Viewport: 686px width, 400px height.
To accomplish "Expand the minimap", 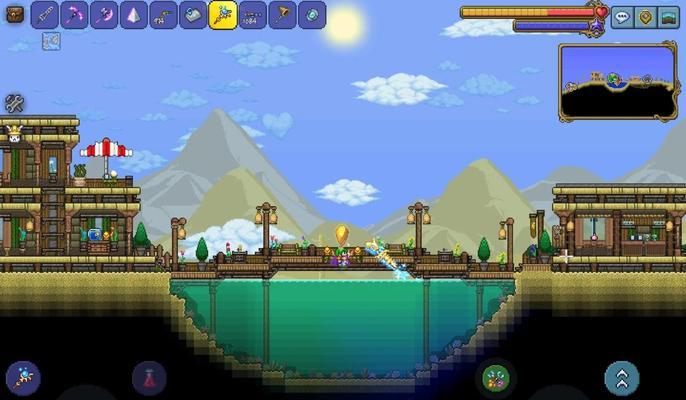I will [617, 82].
